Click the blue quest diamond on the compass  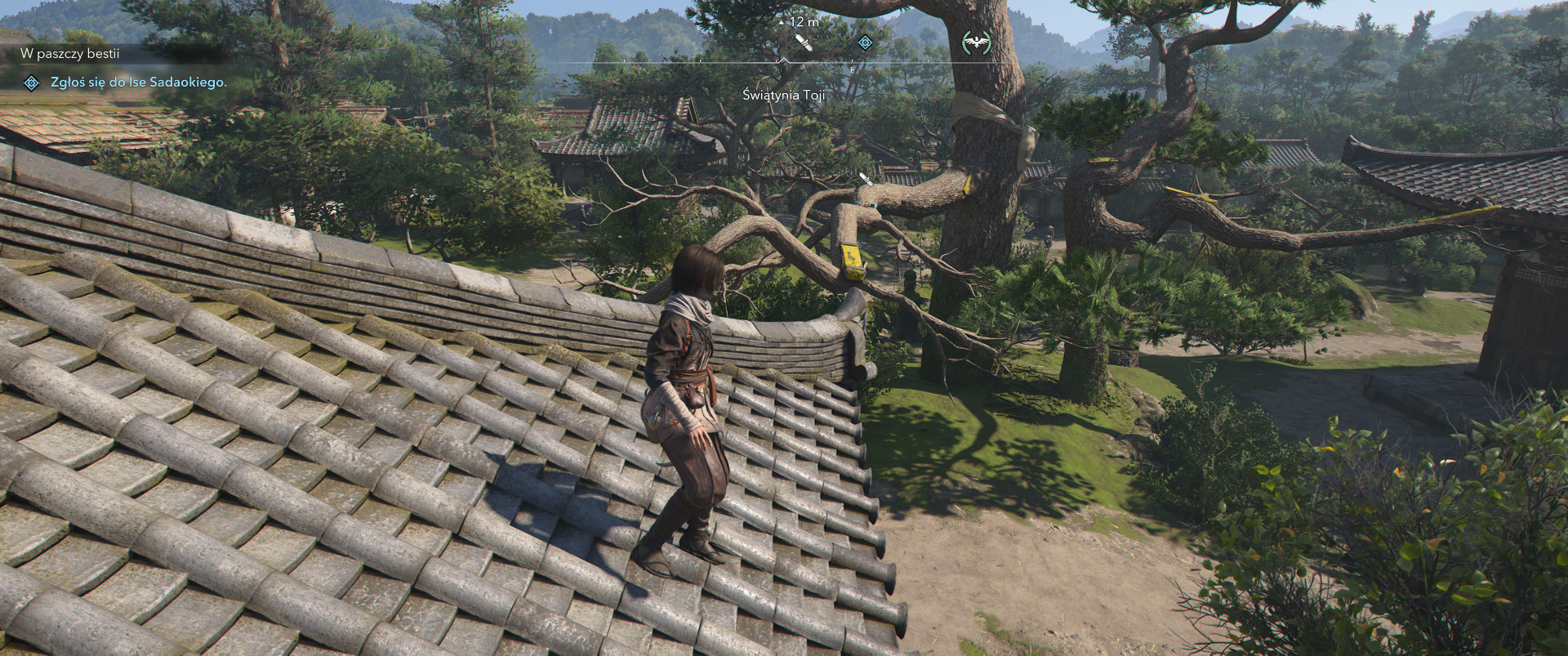[x=865, y=42]
